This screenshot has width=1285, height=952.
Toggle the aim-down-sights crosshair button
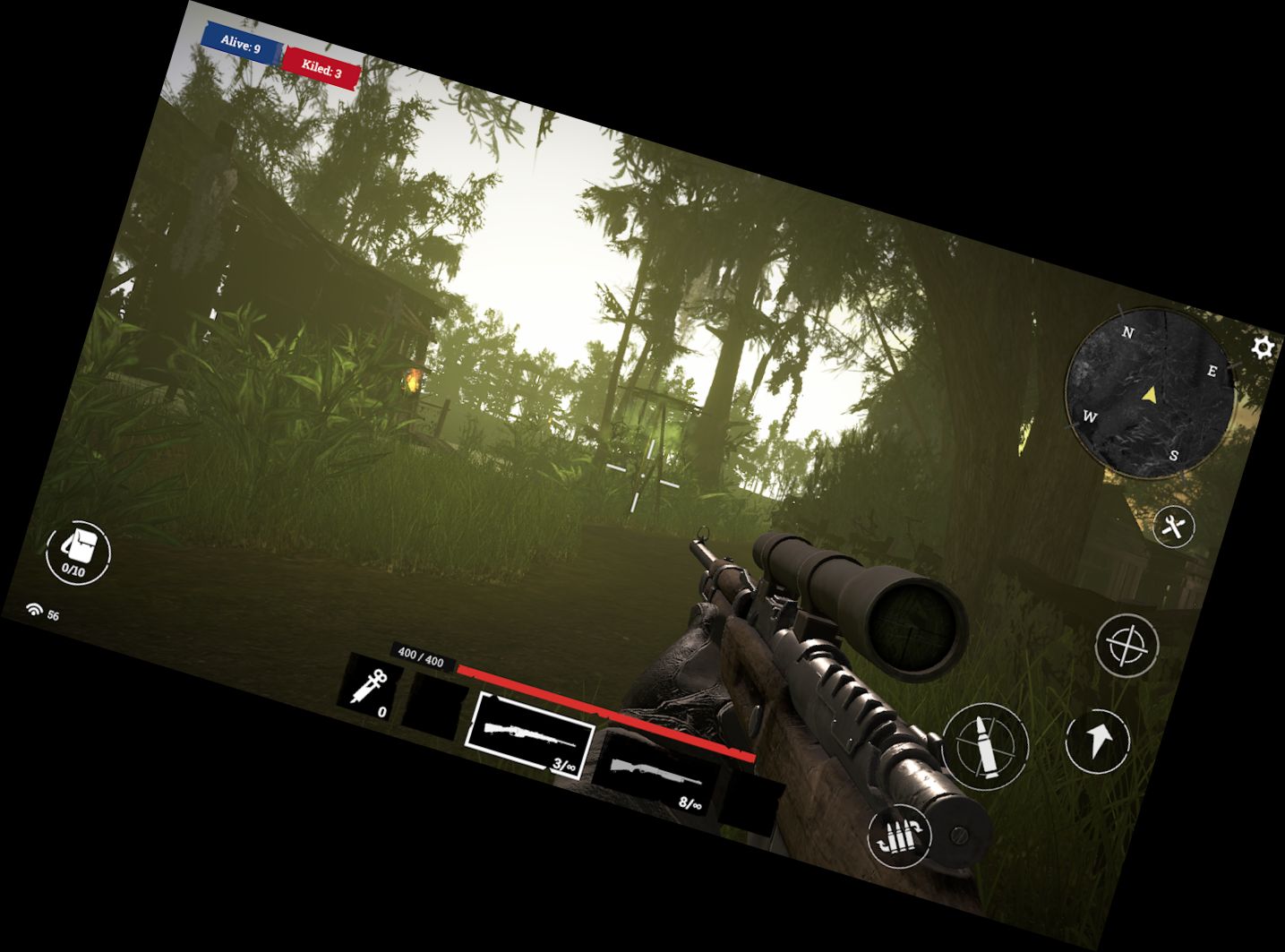tap(1128, 644)
